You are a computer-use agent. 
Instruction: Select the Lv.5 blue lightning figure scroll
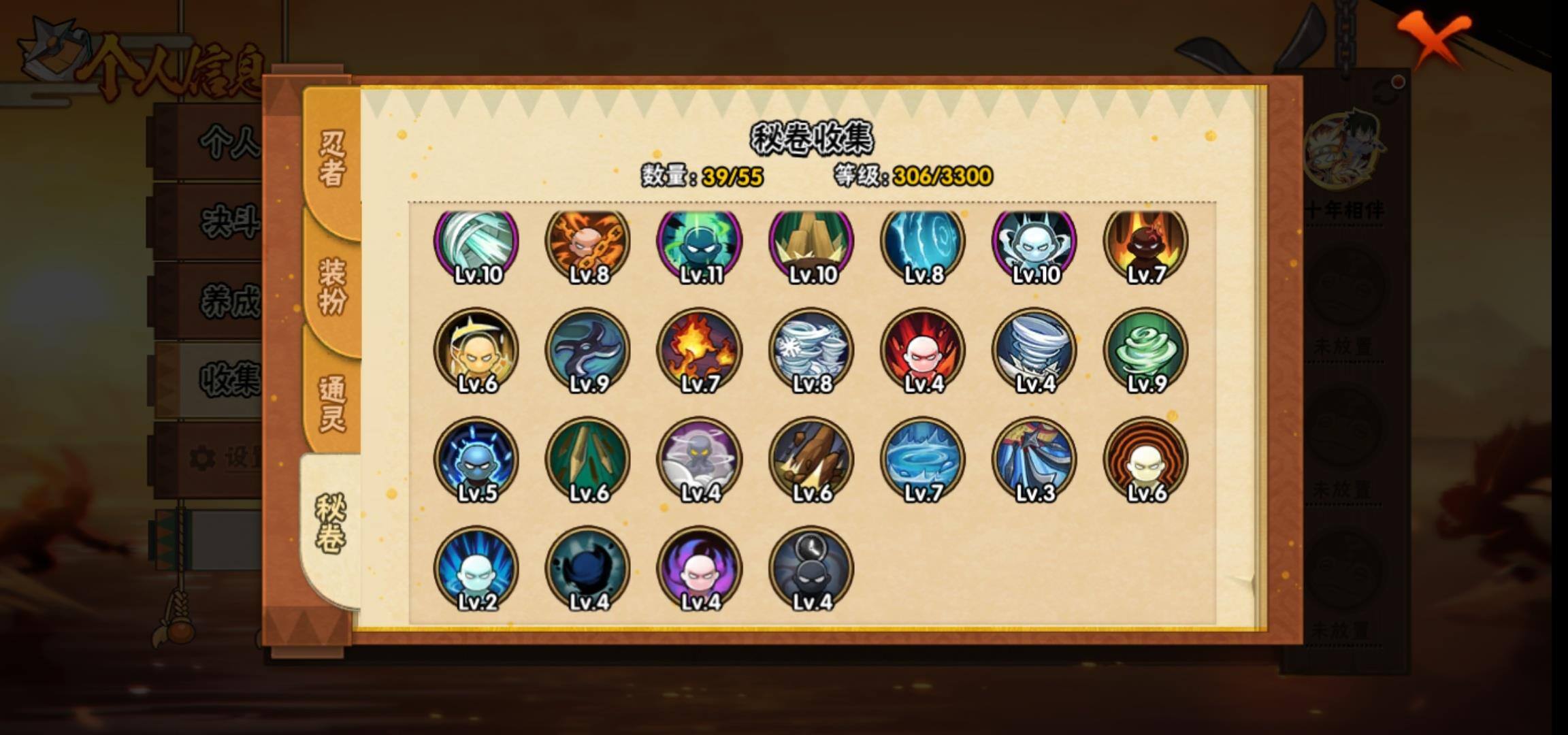tap(476, 460)
